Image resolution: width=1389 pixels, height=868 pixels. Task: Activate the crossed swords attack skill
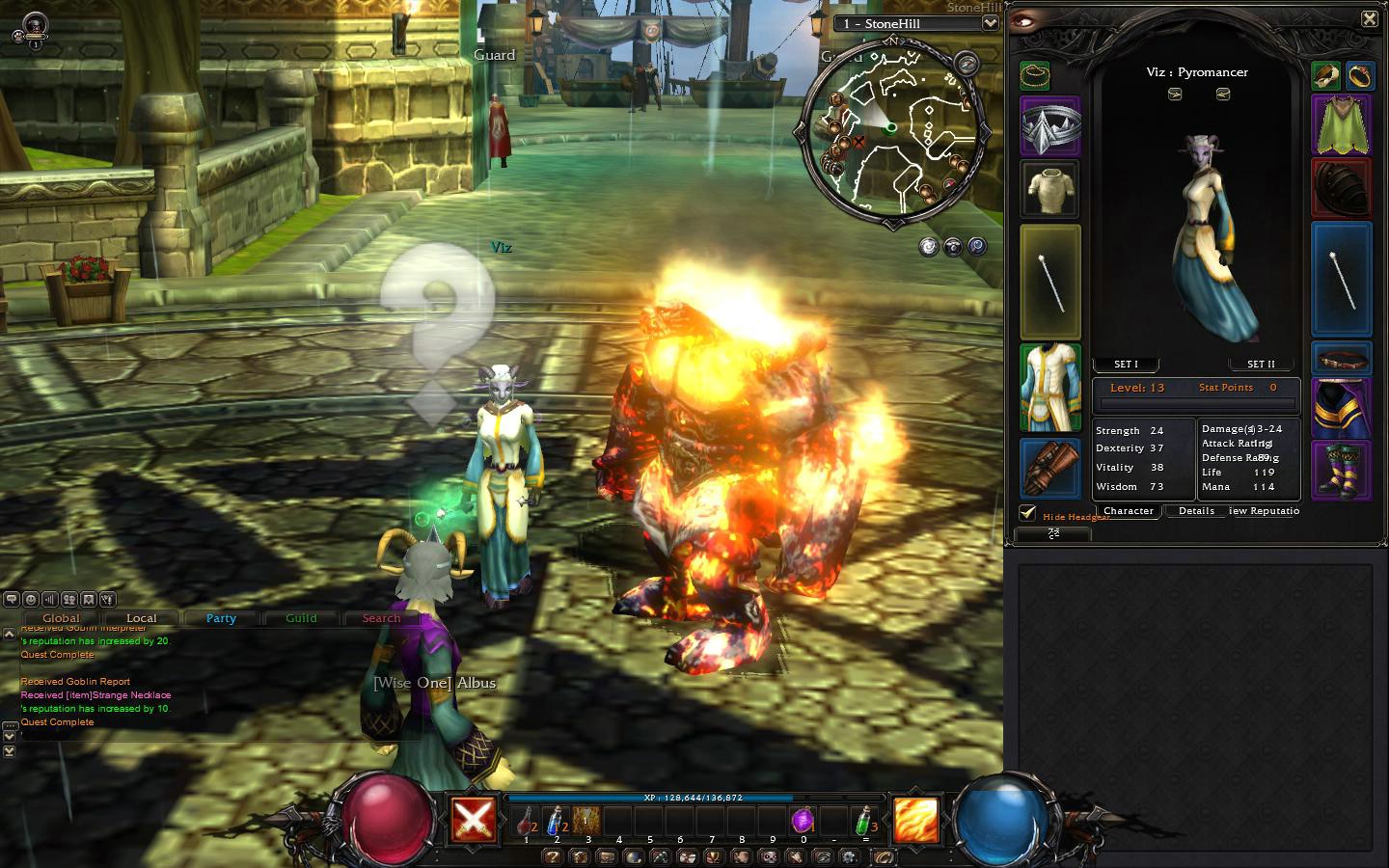(x=474, y=820)
